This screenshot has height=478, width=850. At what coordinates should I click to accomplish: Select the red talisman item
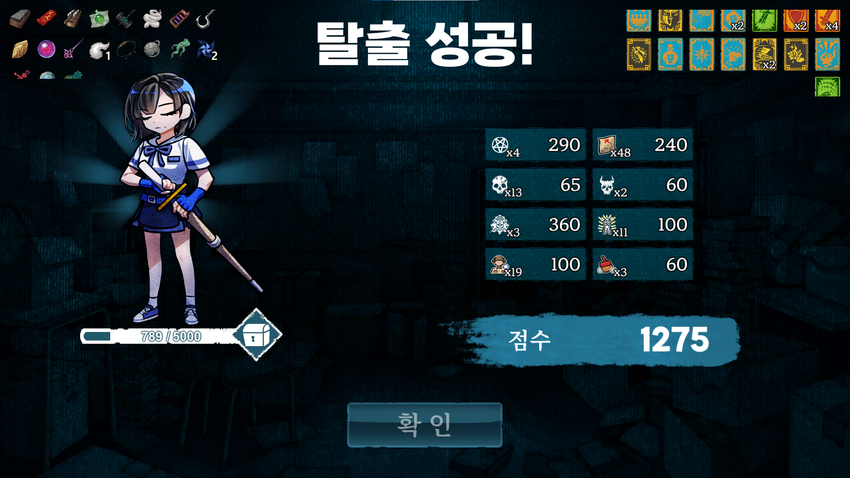(x=46, y=18)
